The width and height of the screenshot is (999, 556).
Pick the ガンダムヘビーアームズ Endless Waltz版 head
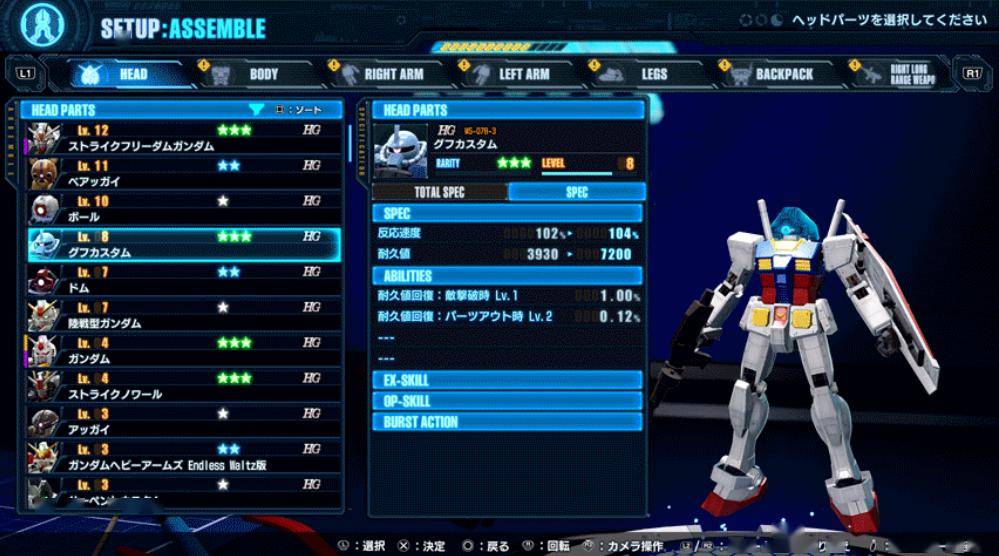point(184,456)
